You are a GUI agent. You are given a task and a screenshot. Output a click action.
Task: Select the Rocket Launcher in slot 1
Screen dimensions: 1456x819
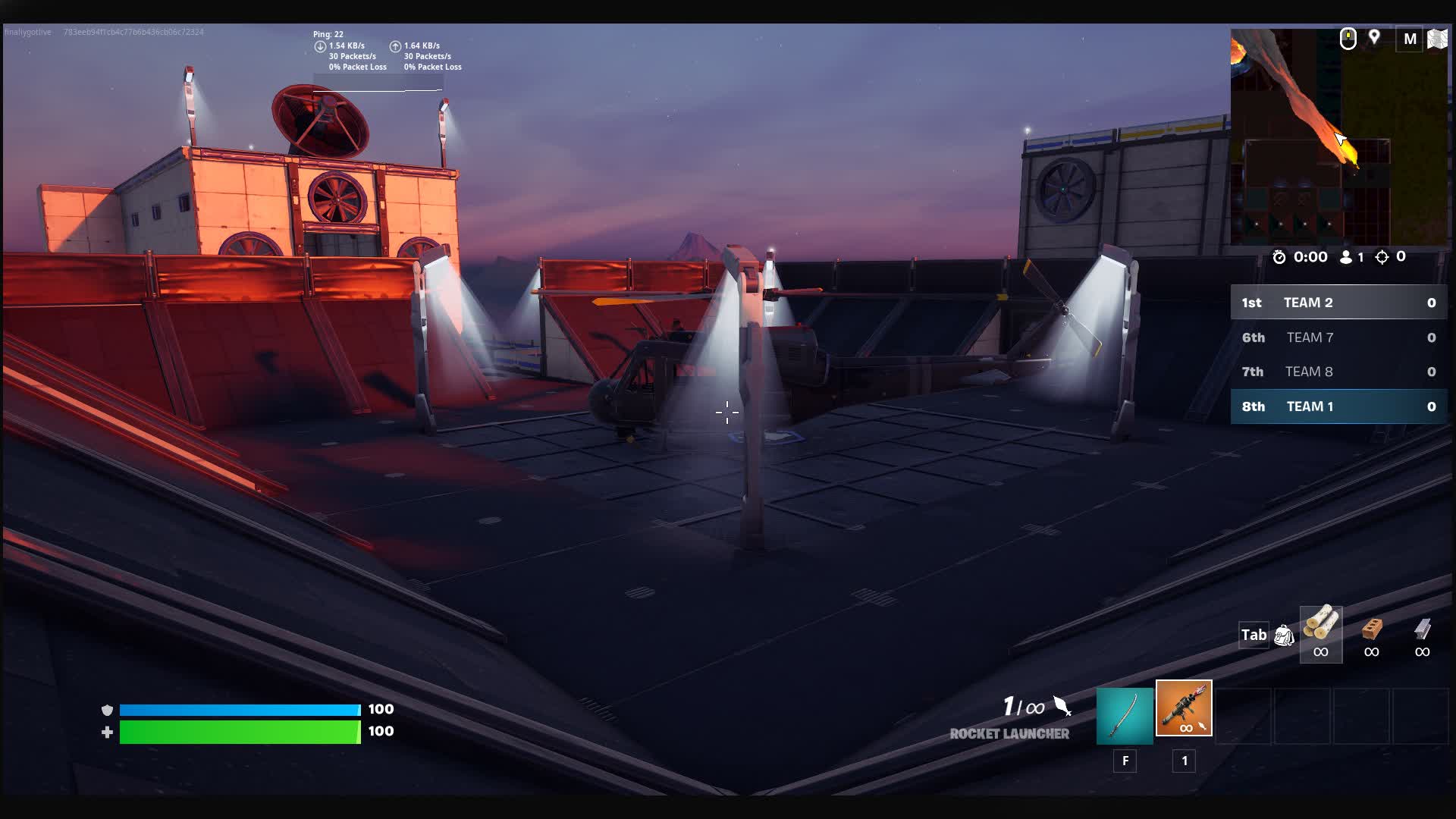point(1183,709)
